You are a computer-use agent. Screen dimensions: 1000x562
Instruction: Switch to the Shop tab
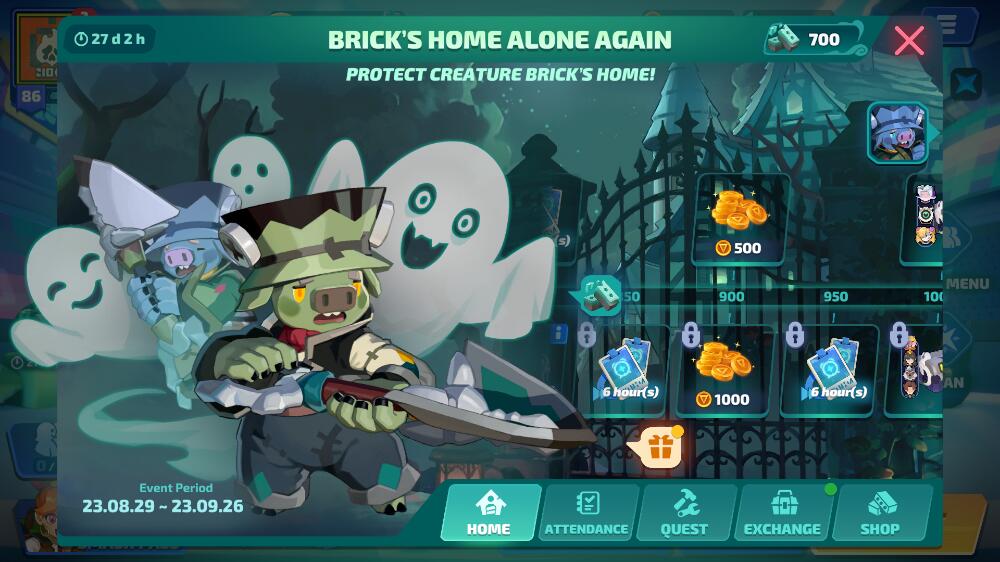880,513
